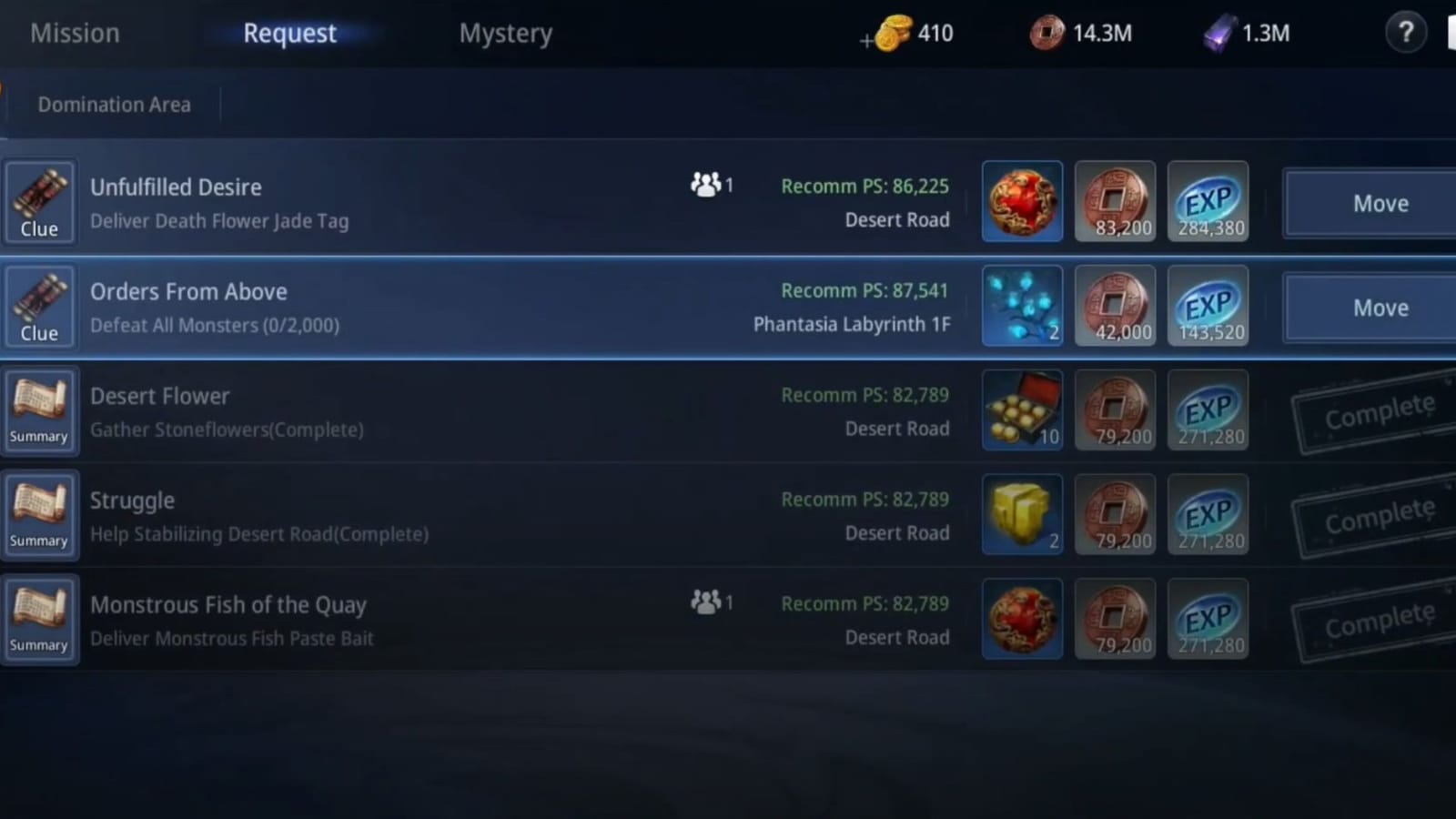Open the Clue scroll for Unfulfilled Desire
Image resolution: width=1456 pixels, height=819 pixels.
39,202
